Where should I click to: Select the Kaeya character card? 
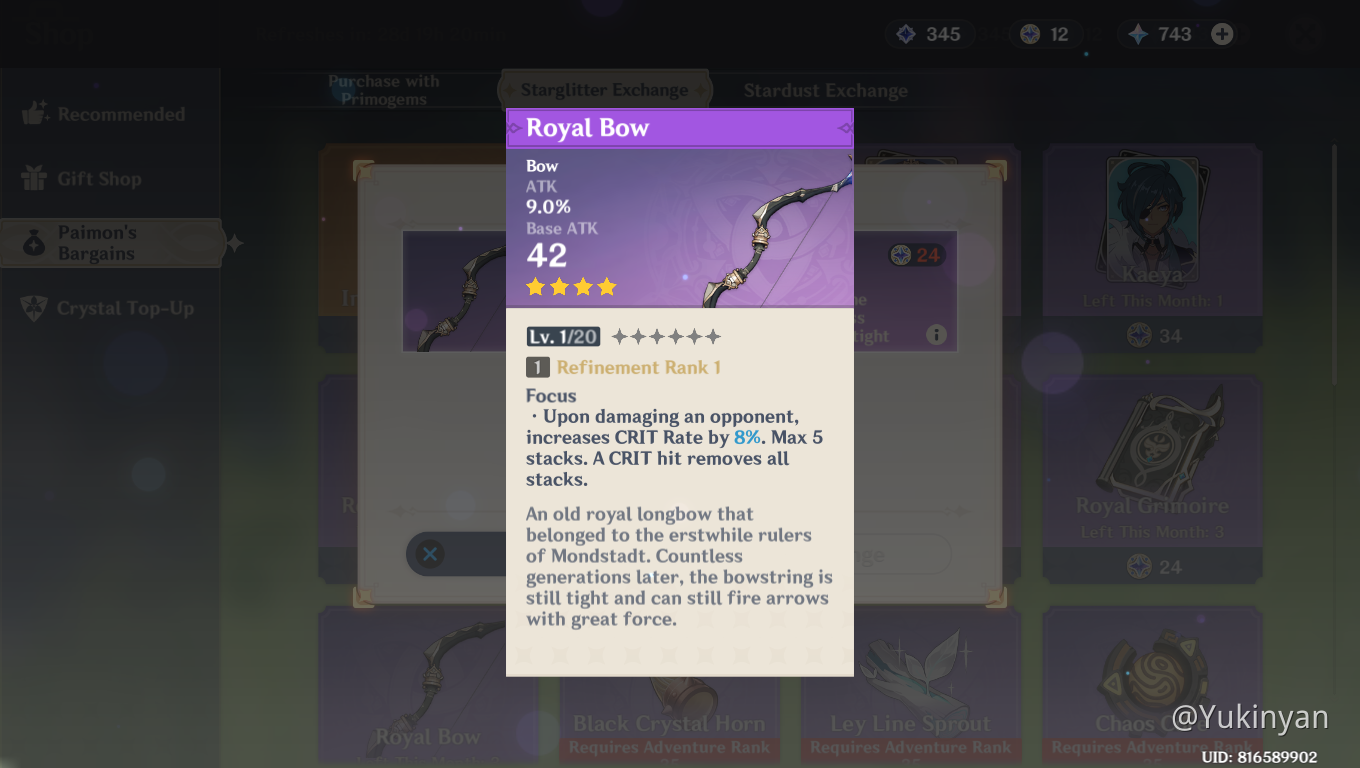(x=1151, y=245)
